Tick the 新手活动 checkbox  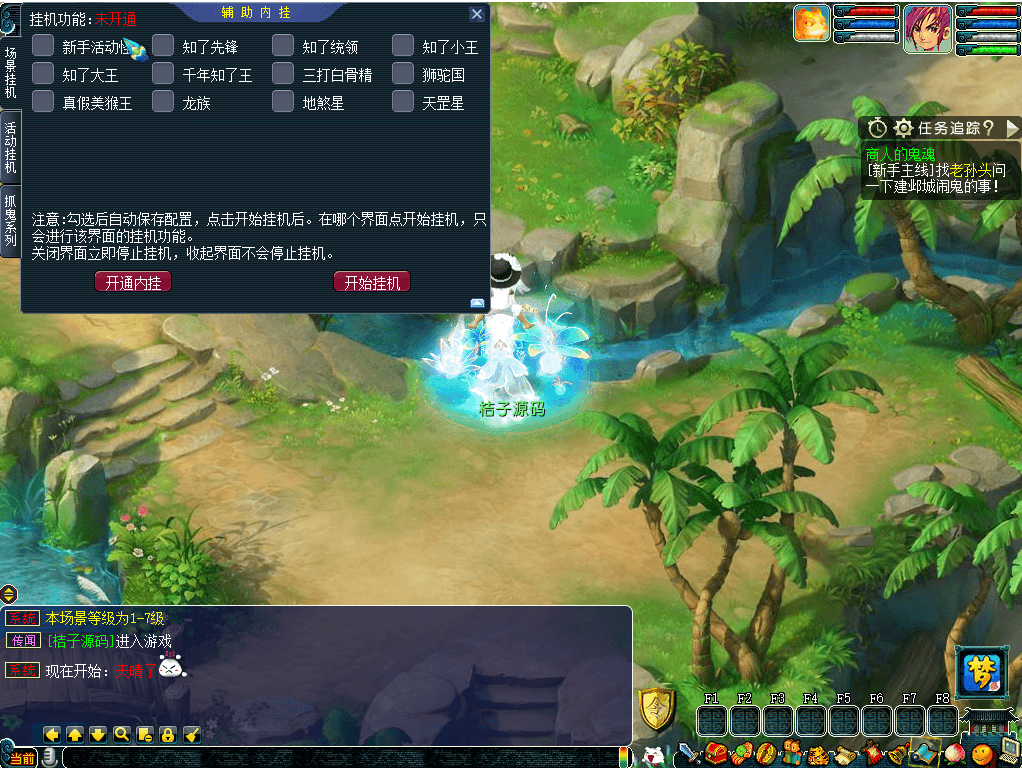click(43, 46)
